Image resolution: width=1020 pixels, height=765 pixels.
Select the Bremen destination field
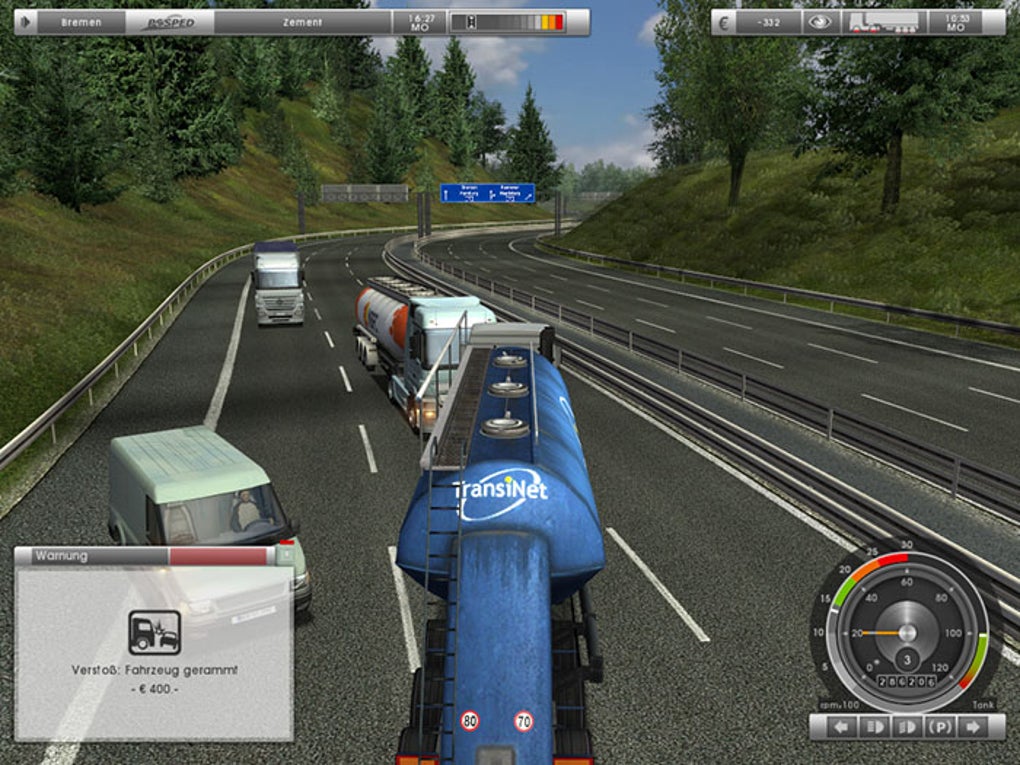pos(81,22)
